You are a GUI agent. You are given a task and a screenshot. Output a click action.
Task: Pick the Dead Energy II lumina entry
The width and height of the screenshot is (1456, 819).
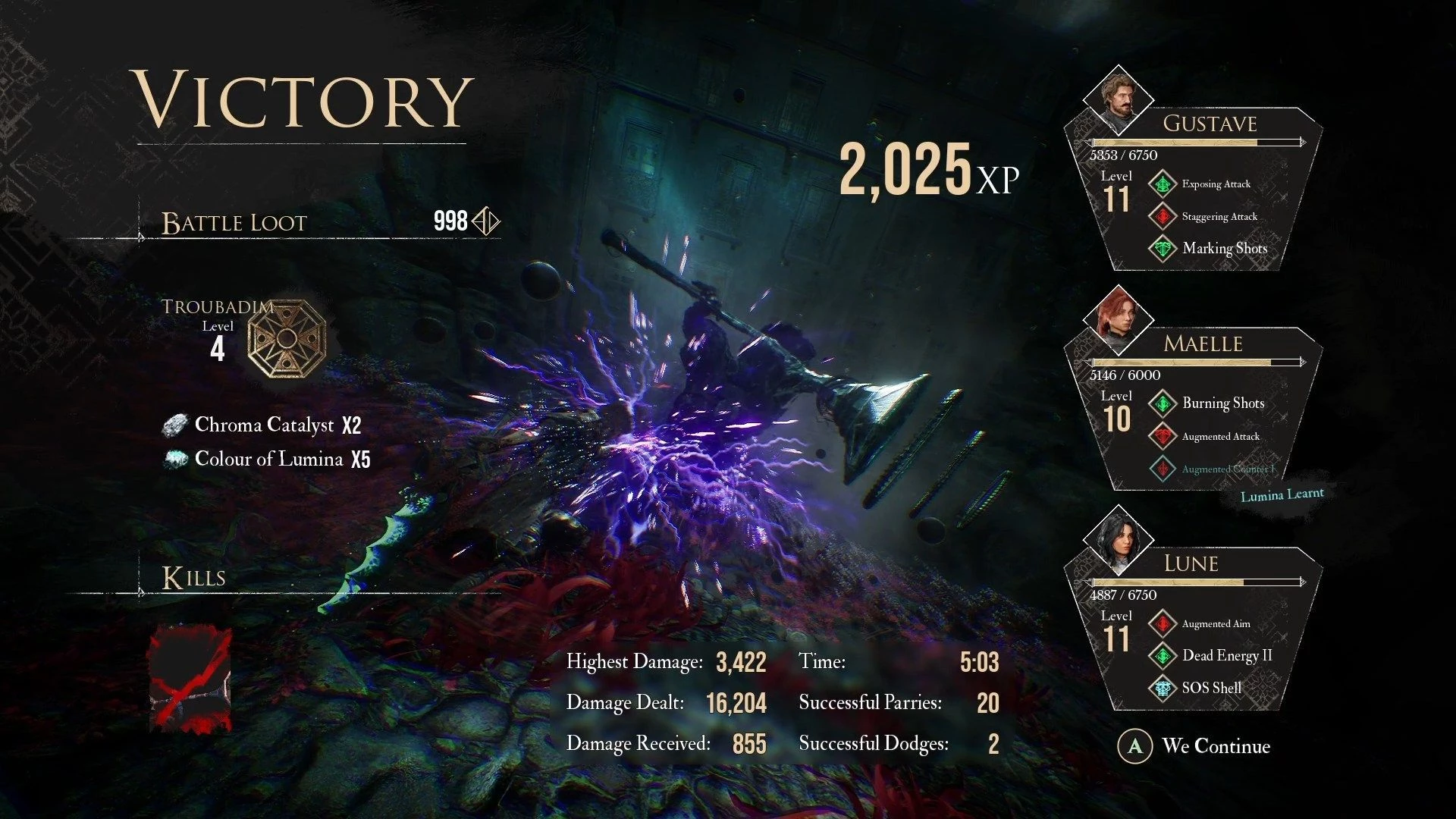(x=1226, y=656)
